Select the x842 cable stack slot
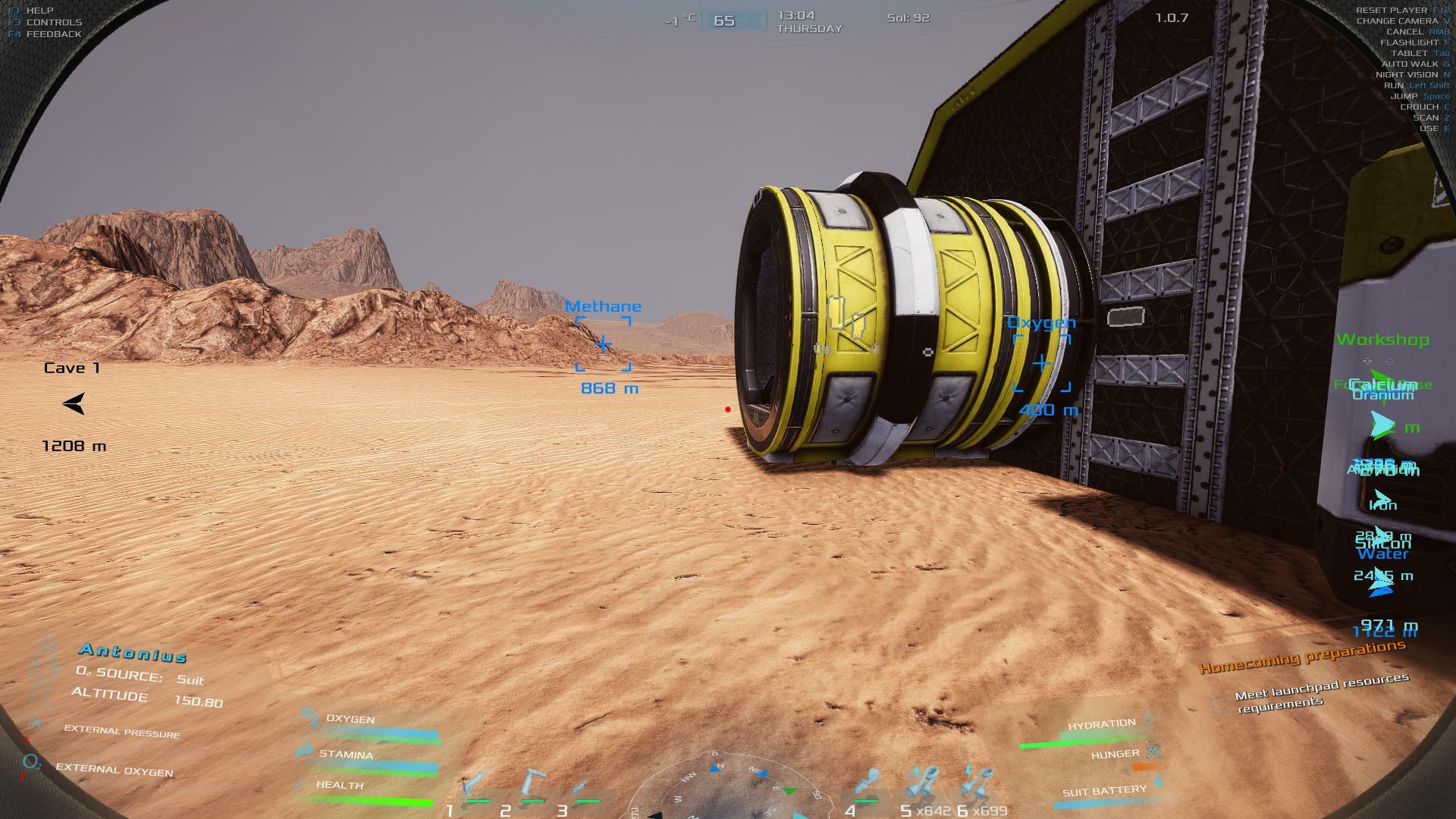Screen dimensions: 1456x819 [923, 784]
